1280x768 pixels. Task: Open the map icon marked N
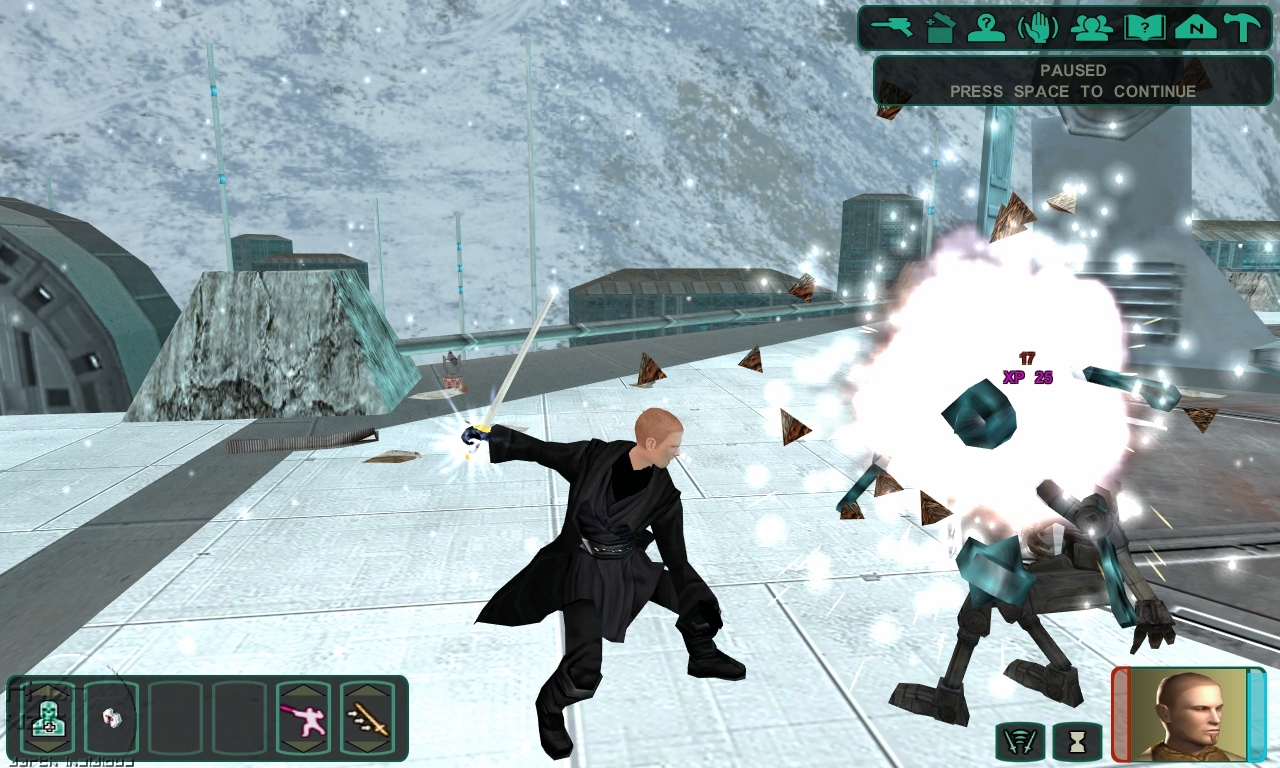(x=1195, y=27)
